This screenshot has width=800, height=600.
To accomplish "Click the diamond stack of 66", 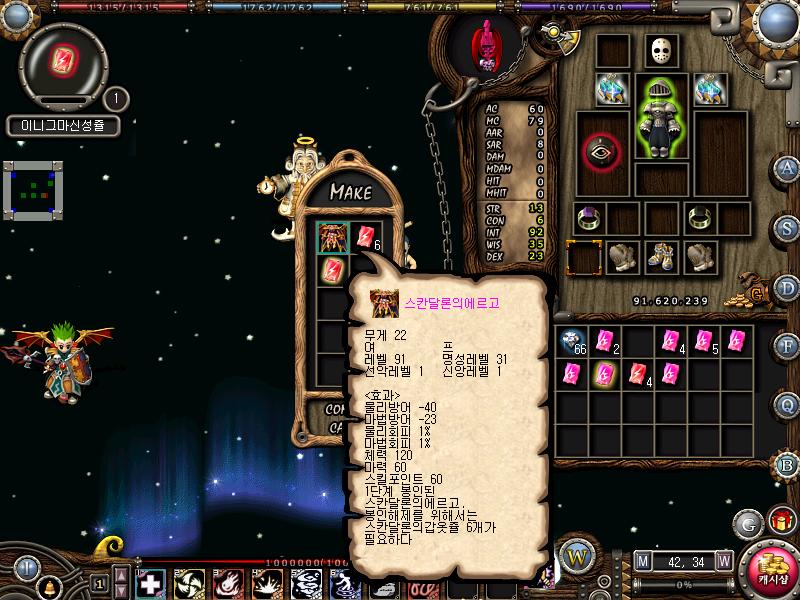I will (x=574, y=342).
